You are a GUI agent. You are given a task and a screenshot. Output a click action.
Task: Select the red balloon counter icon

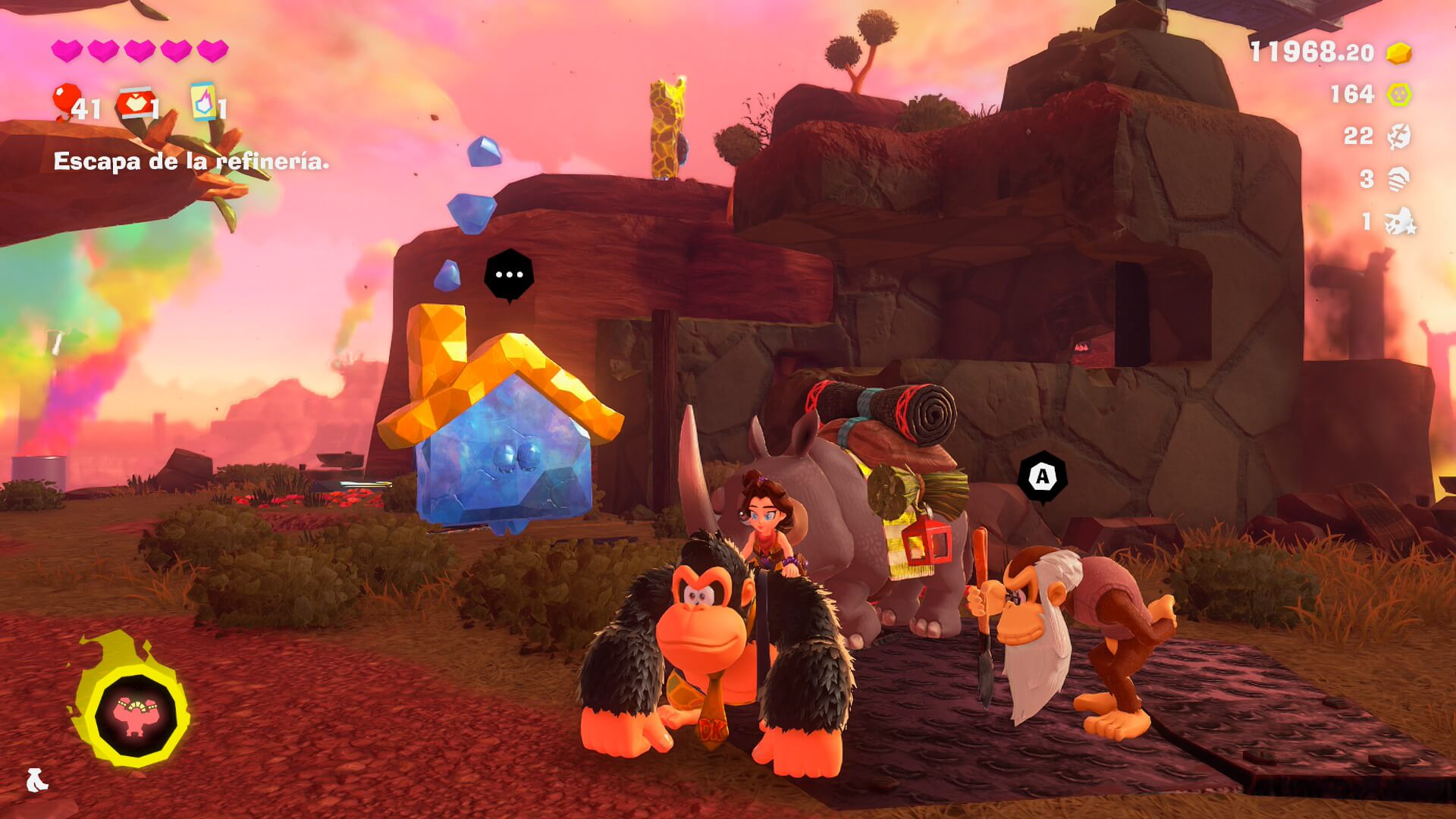pos(67,101)
